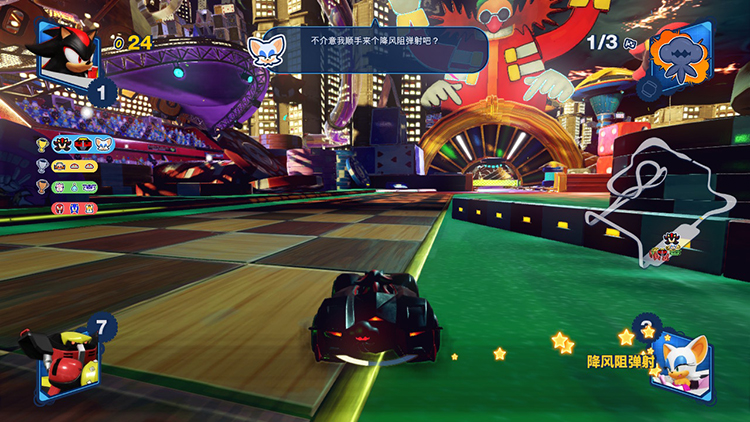Select Shadow's player portrait
Viewport: 750px width, 422px height.
66,49
